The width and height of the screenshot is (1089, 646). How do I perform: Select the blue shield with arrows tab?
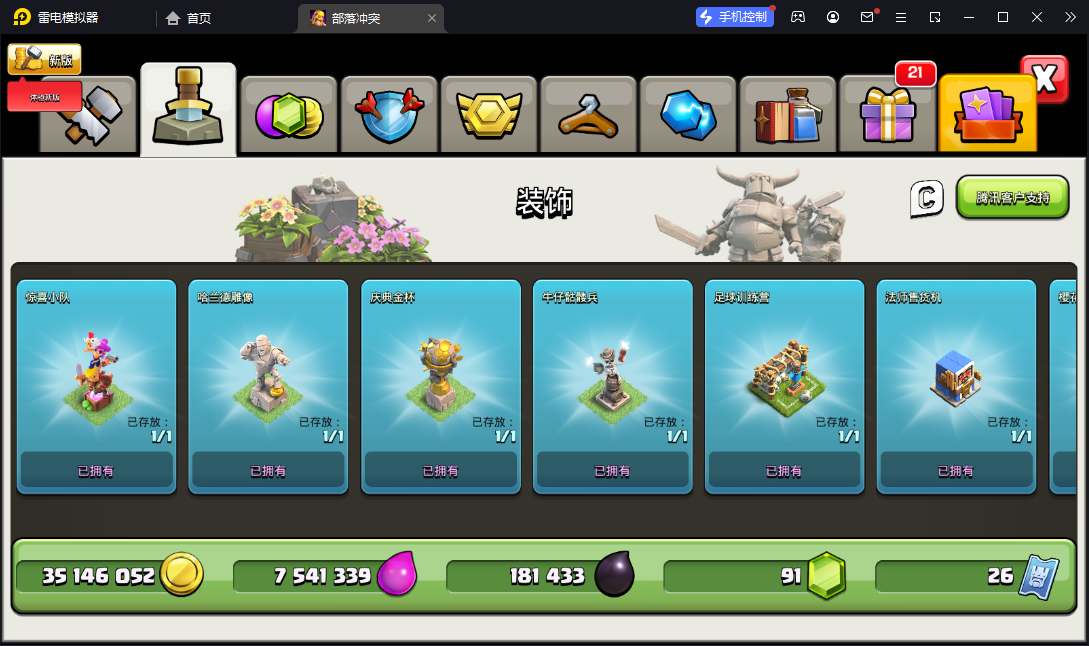coord(389,115)
